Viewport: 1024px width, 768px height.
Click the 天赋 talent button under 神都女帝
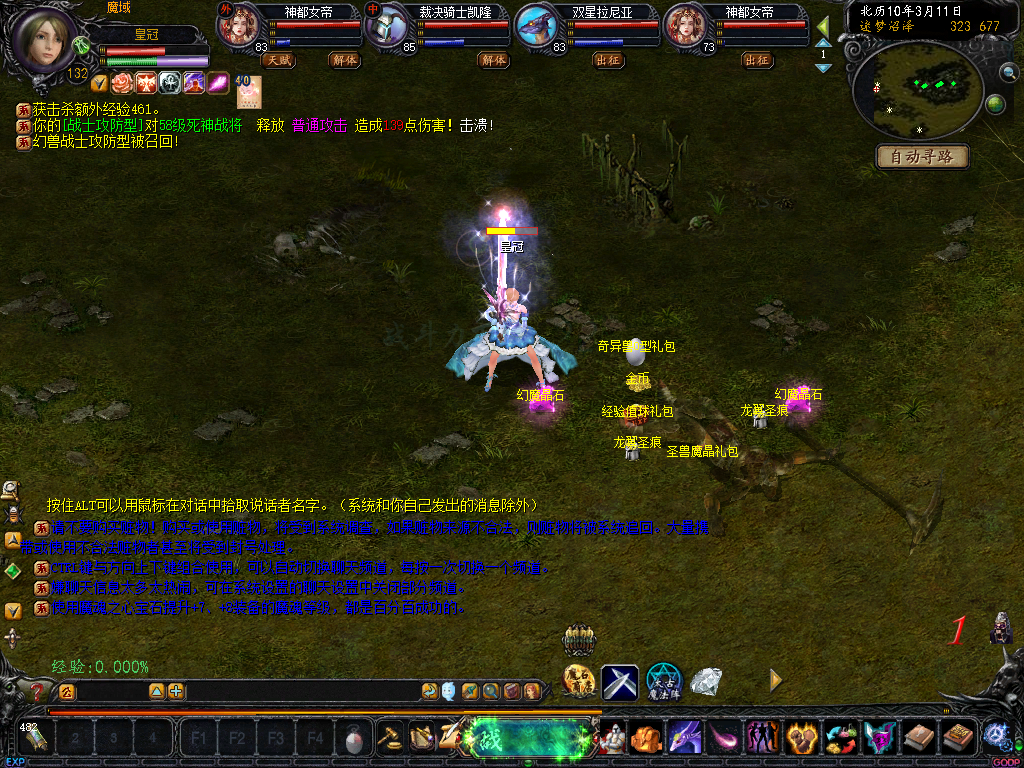pyautogui.click(x=276, y=60)
